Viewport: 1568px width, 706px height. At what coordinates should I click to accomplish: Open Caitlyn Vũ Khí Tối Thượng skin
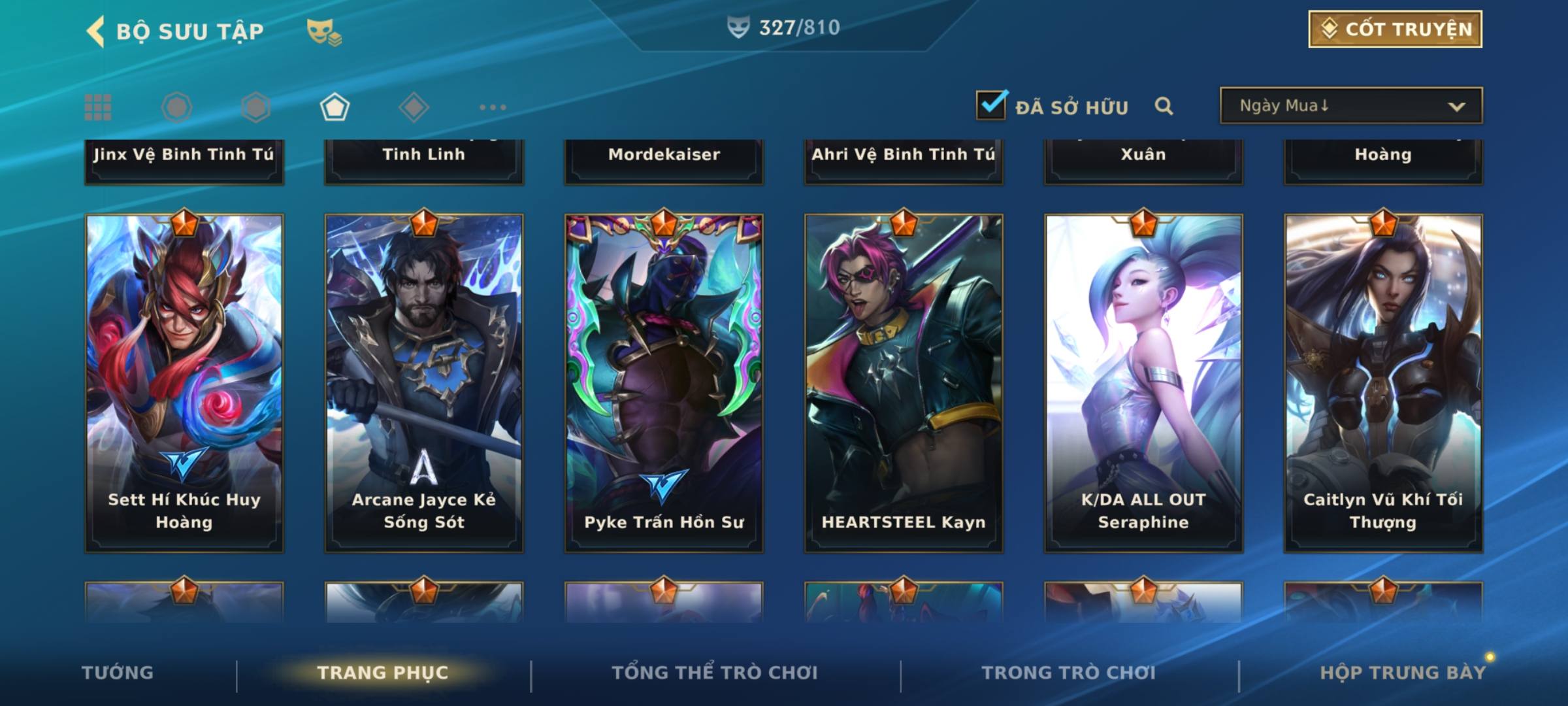point(1383,382)
